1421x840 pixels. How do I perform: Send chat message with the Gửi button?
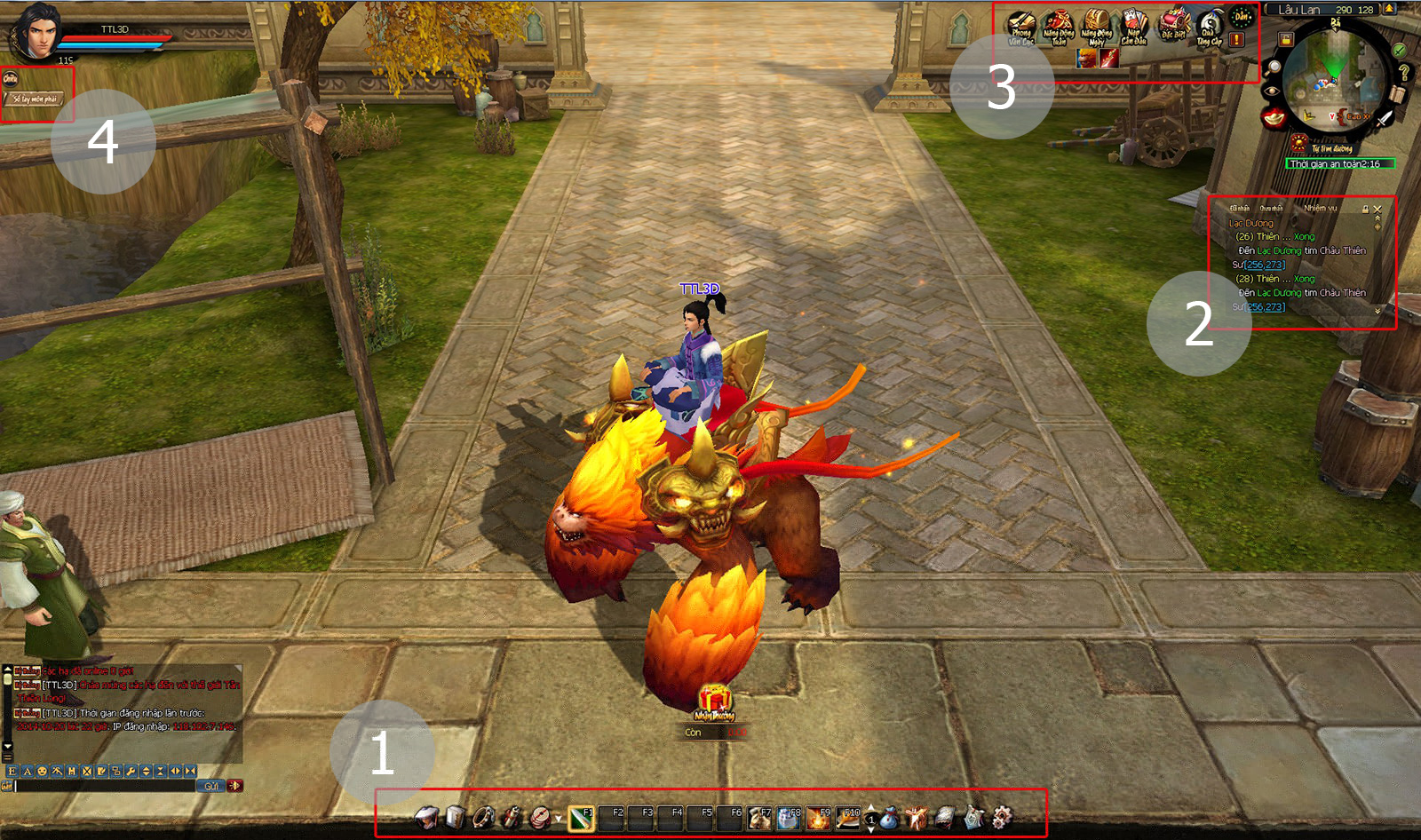(x=210, y=786)
